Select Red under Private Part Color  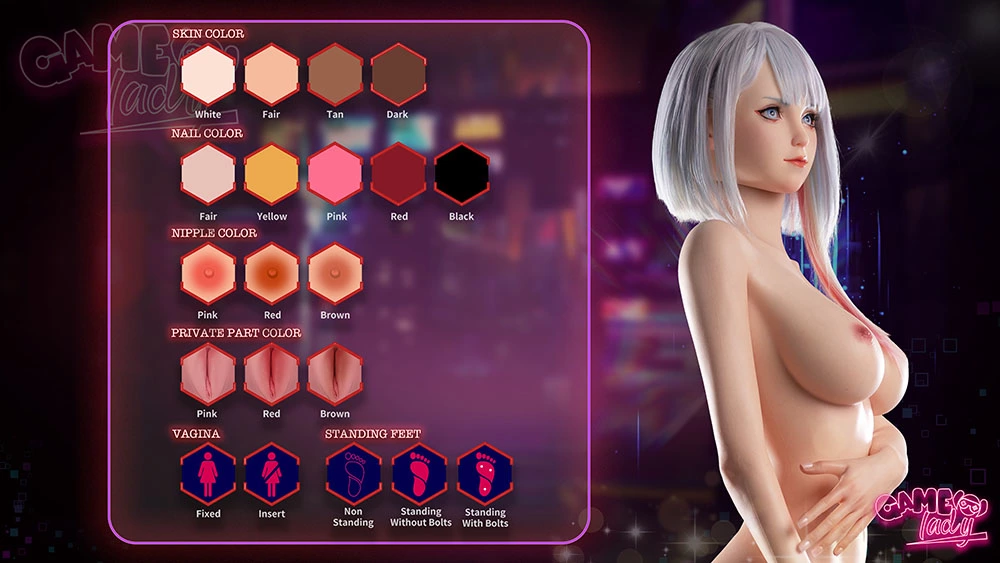coord(272,373)
